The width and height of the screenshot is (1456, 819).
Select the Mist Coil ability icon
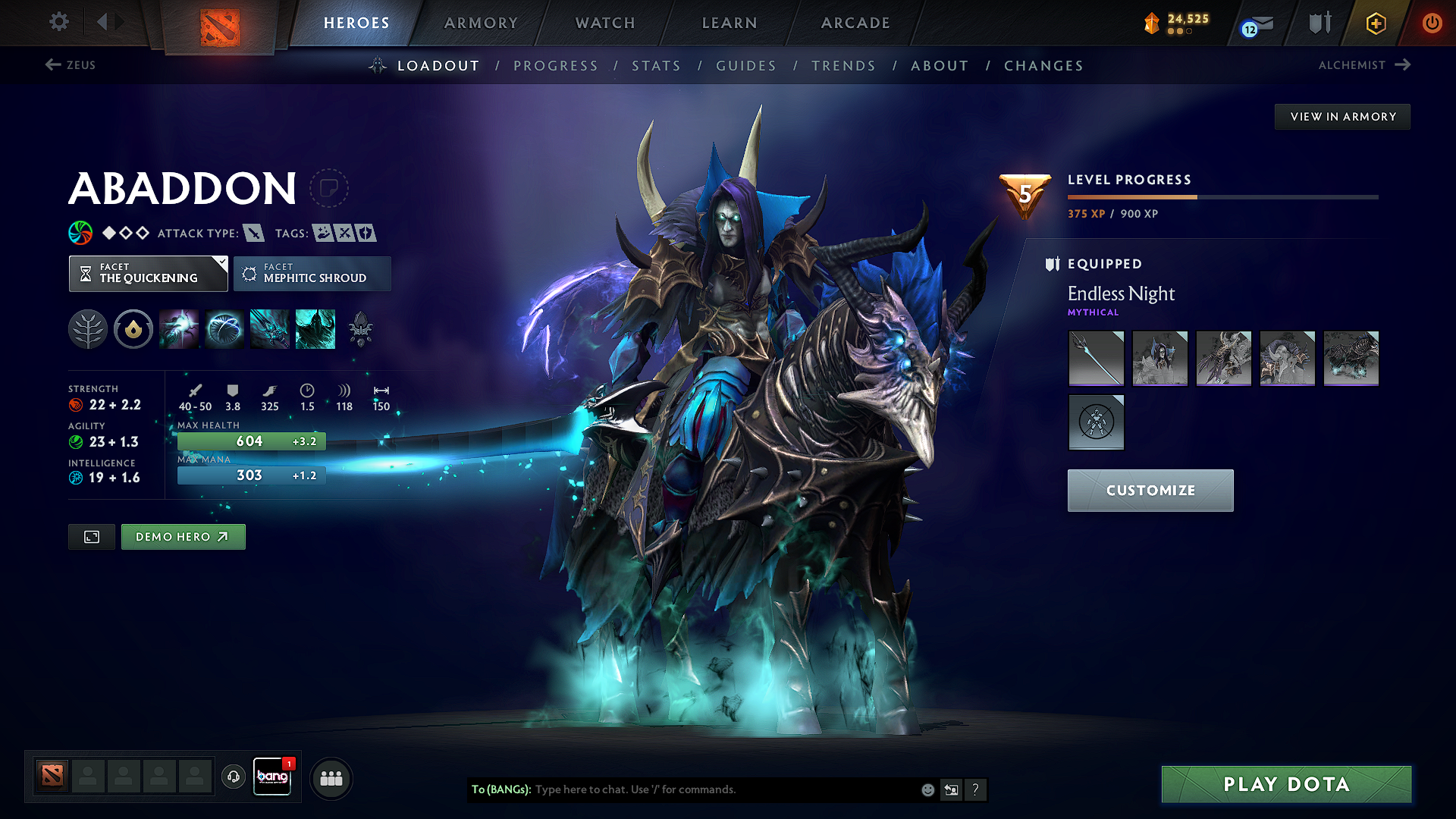click(179, 329)
